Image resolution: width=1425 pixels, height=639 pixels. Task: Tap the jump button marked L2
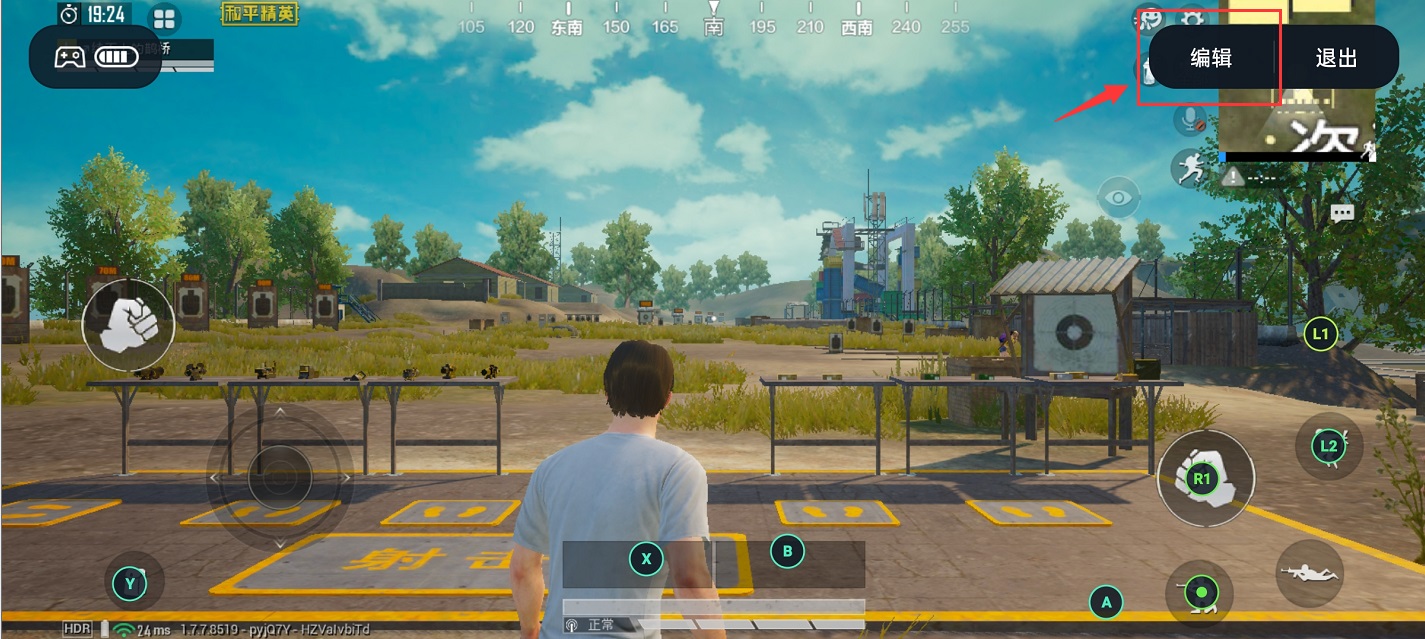point(1329,446)
